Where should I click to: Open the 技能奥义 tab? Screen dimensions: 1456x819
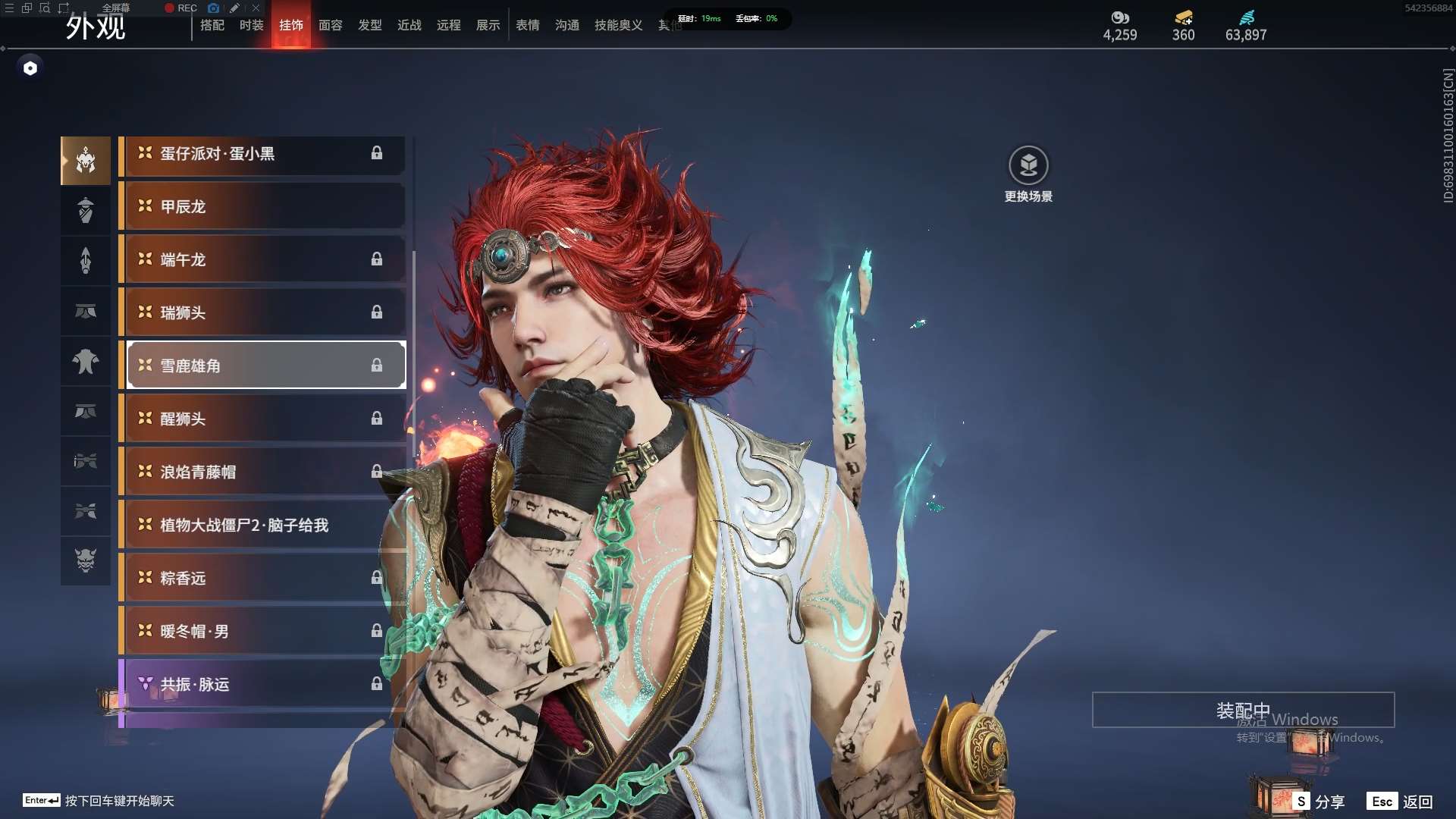(619, 25)
